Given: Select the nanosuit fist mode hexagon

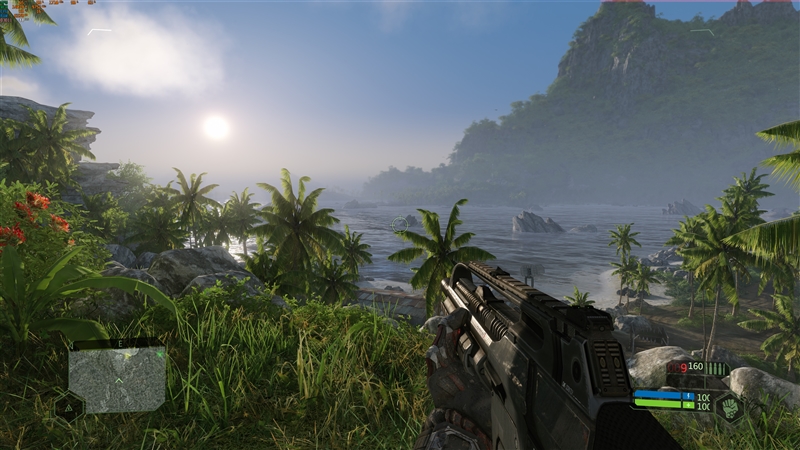Looking at the screenshot, I should click(x=728, y=407).
